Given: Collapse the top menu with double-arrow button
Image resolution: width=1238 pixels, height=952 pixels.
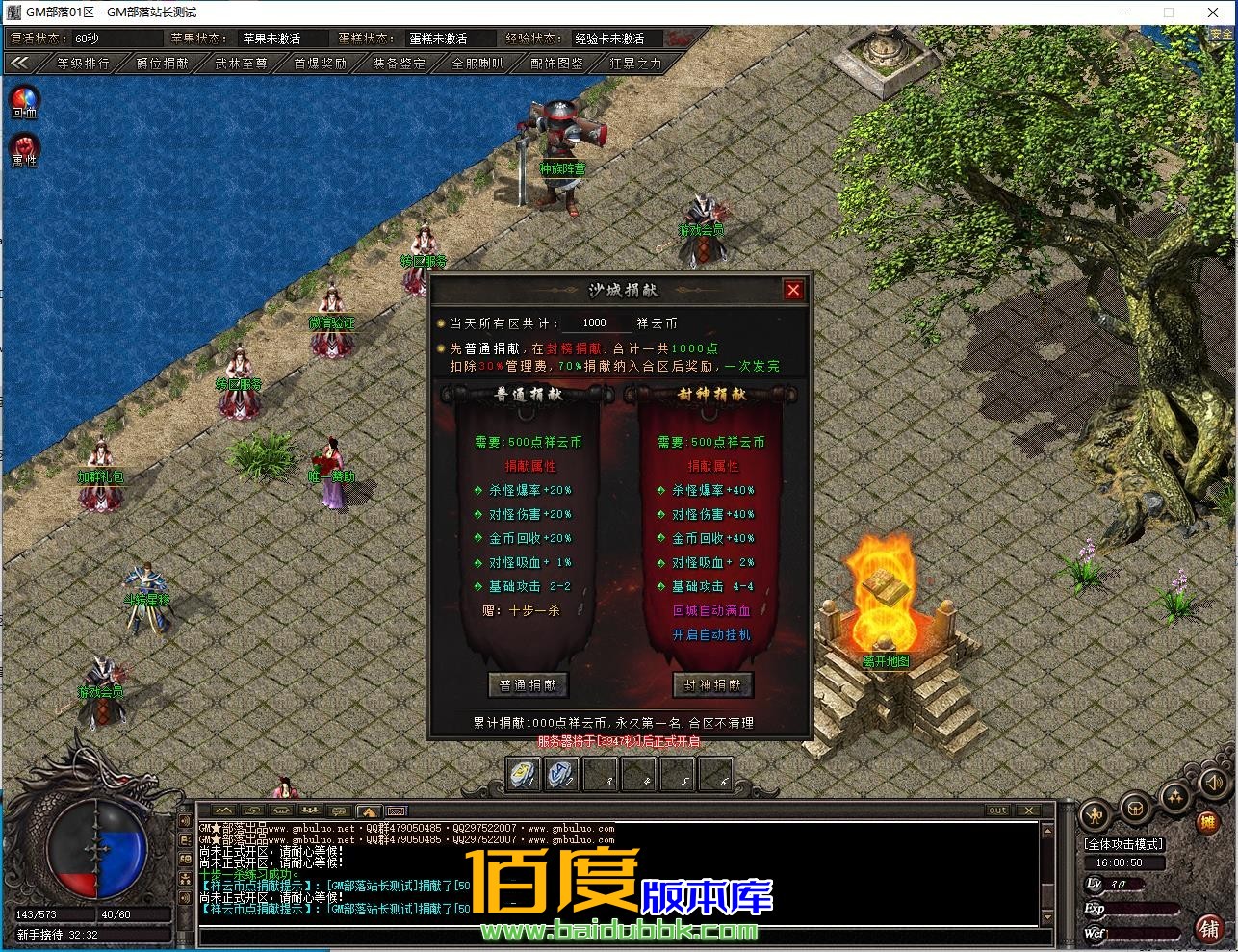Looking at the screenshot, I should coord(20,63).
